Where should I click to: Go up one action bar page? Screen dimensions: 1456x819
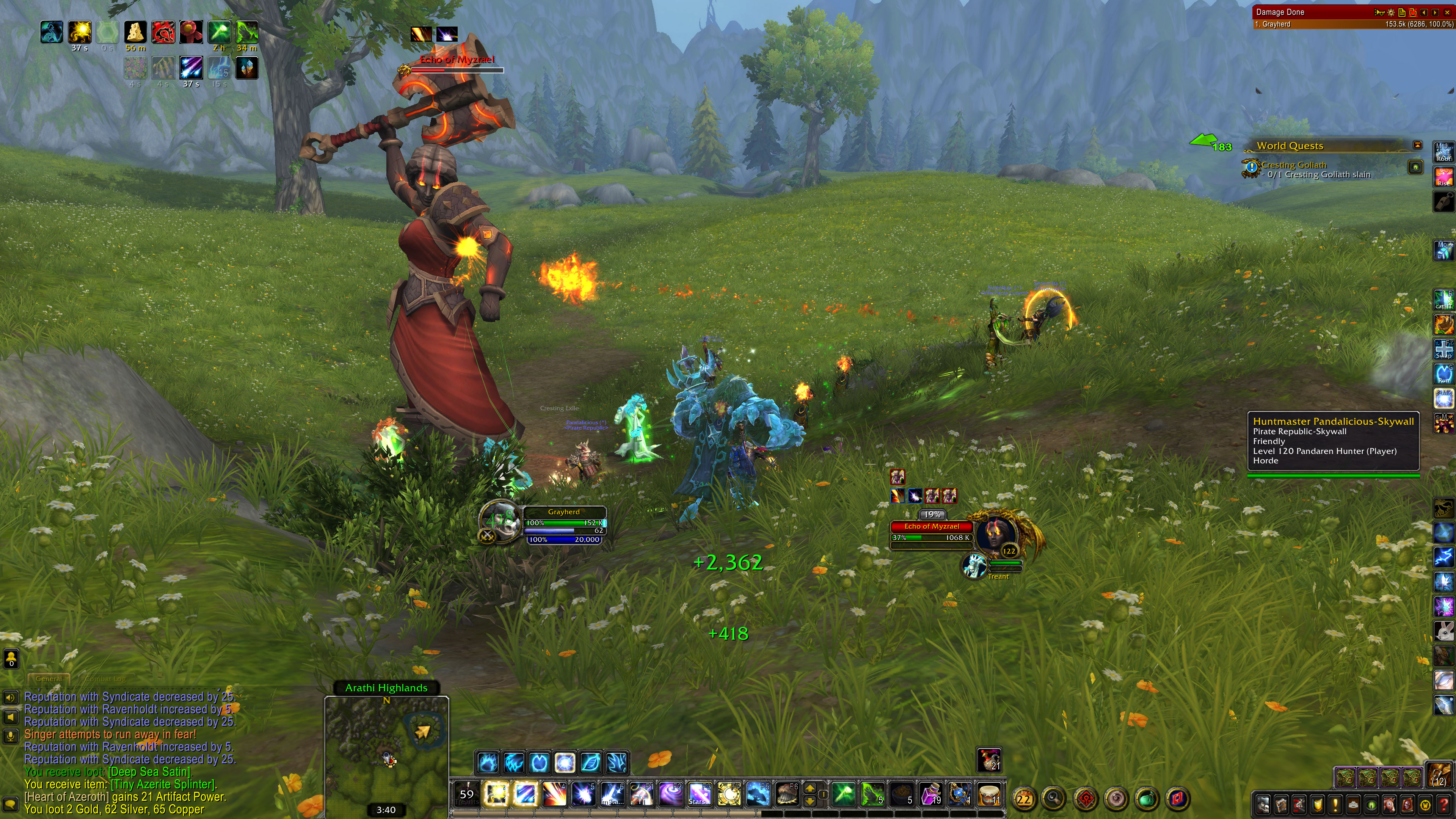click(810, 788)
